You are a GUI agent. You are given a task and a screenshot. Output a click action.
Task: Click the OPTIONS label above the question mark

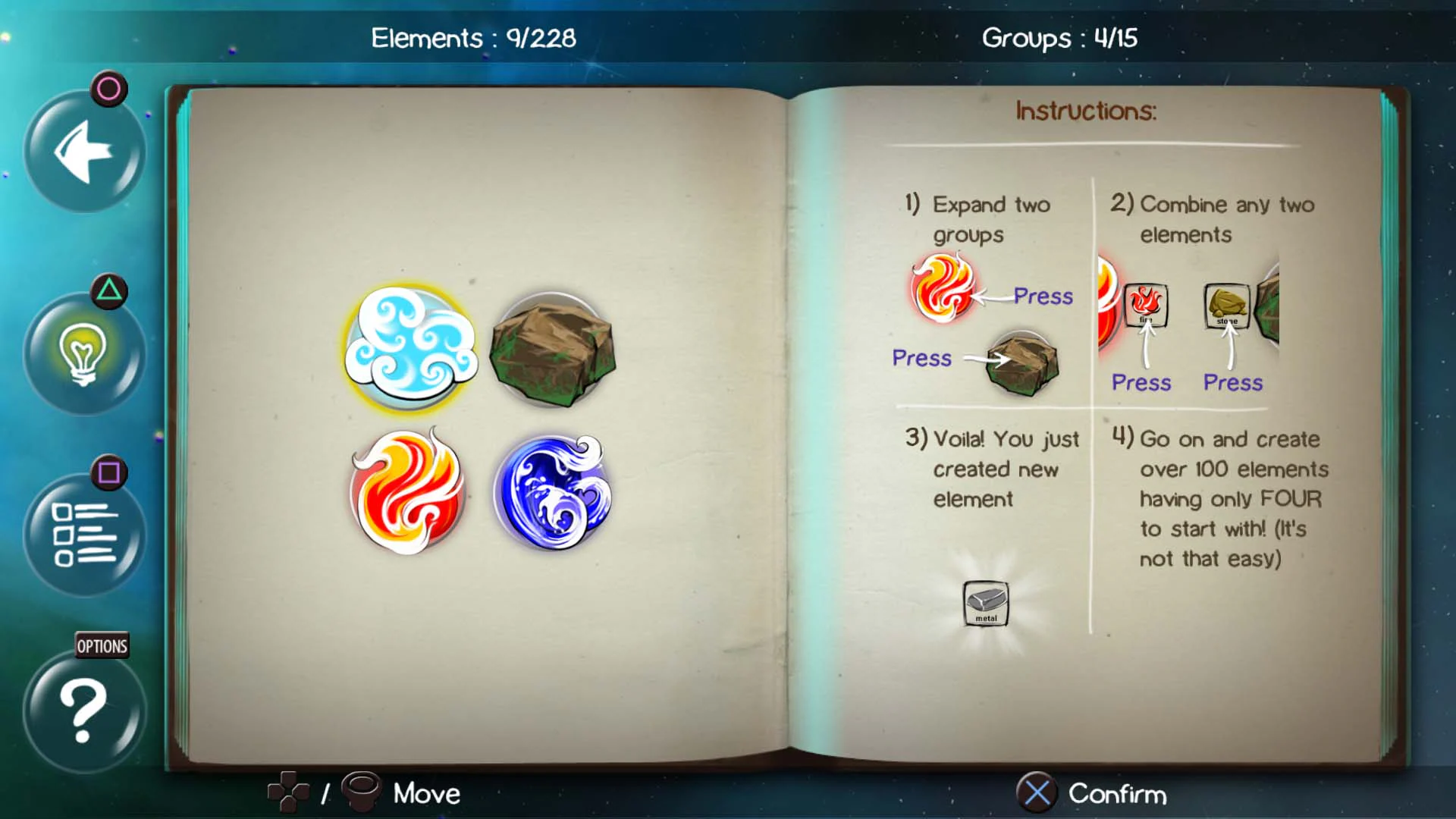(101, 646)
